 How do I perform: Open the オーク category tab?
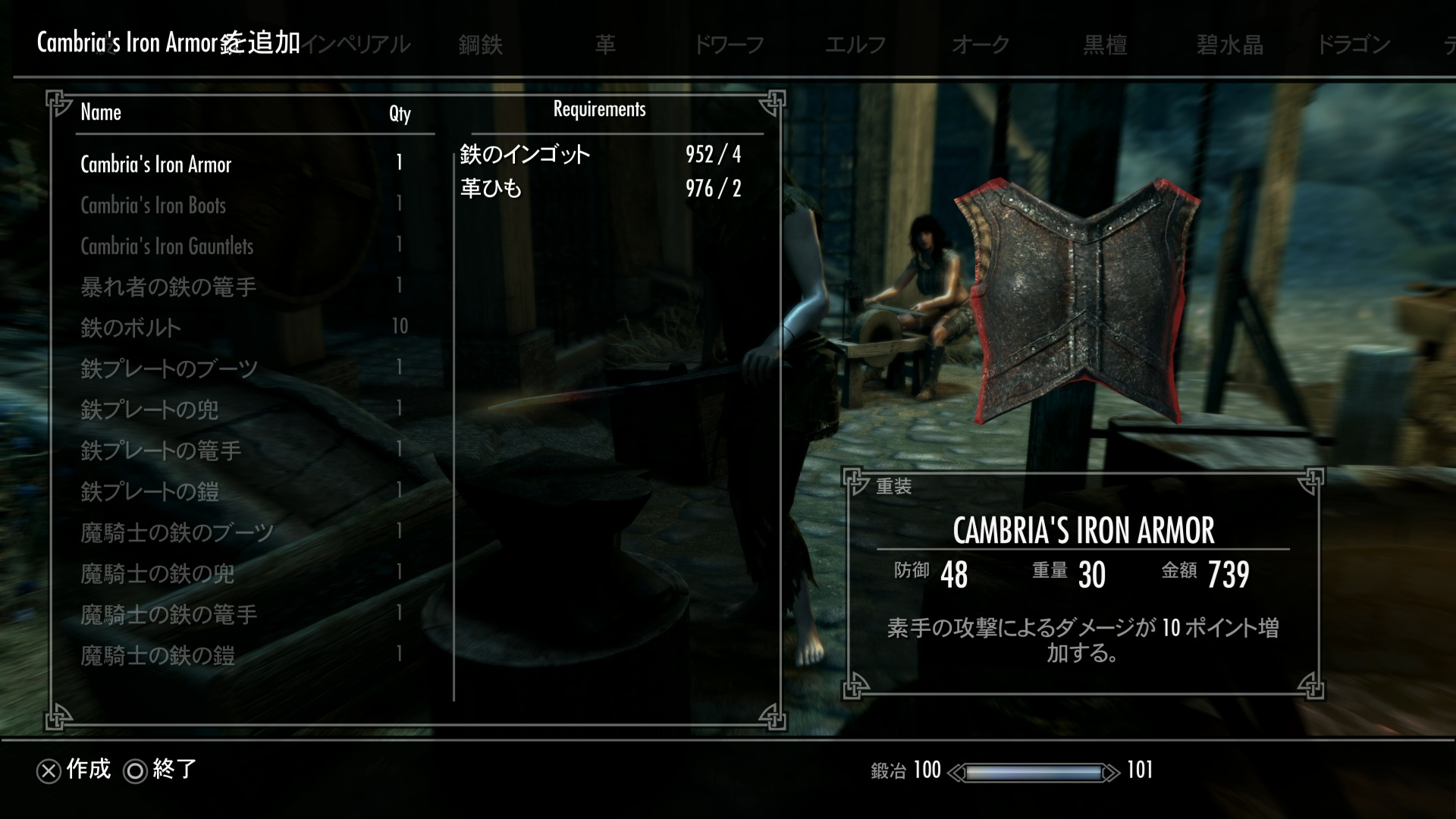coord(980,45)
